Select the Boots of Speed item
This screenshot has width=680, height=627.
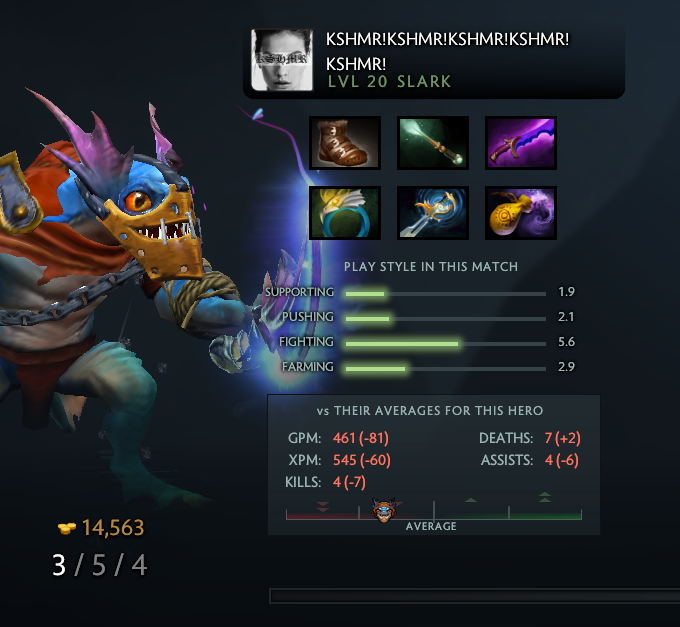coord(345,143)
